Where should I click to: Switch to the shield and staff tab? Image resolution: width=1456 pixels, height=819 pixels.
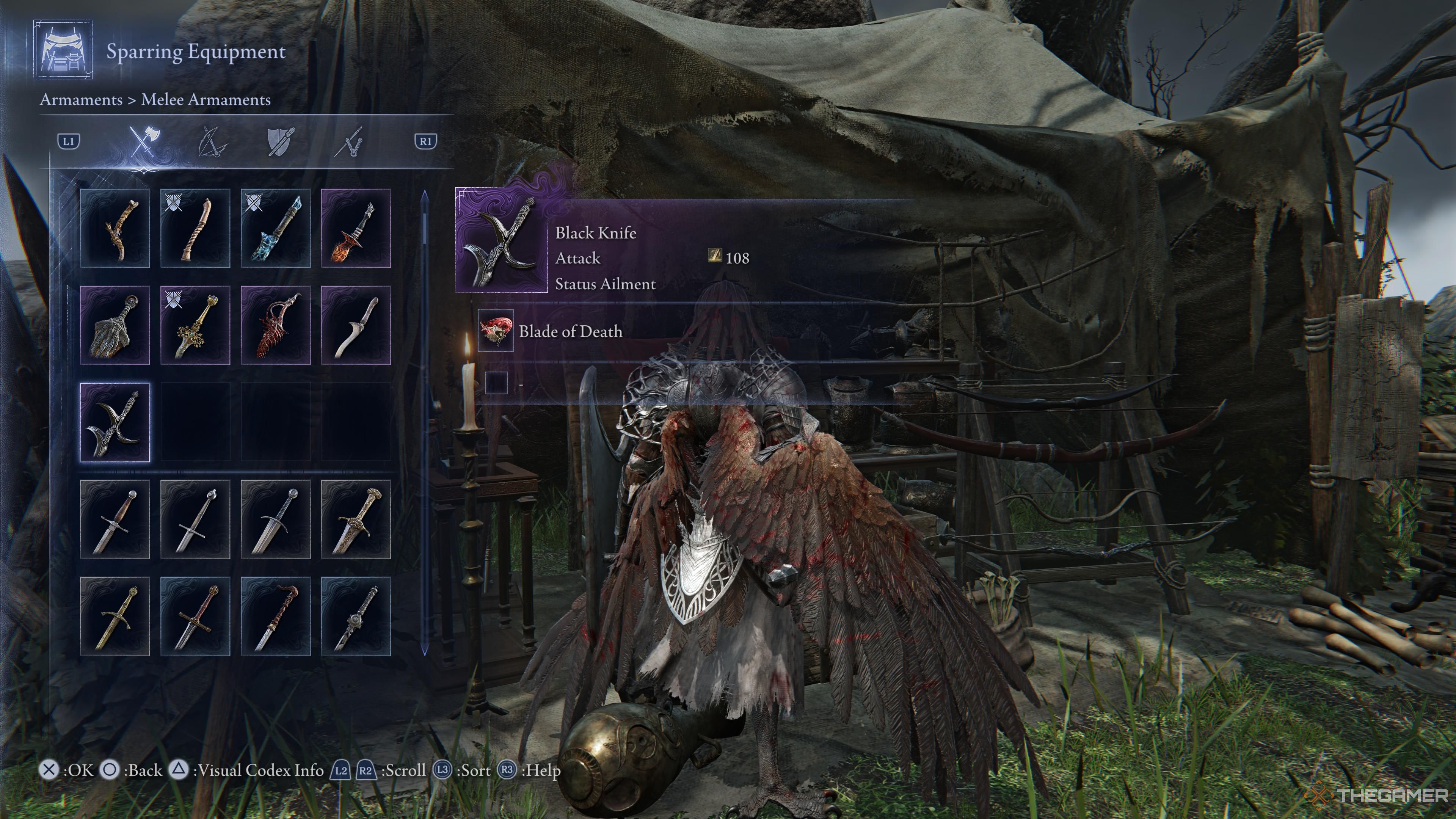coord(280,141)
